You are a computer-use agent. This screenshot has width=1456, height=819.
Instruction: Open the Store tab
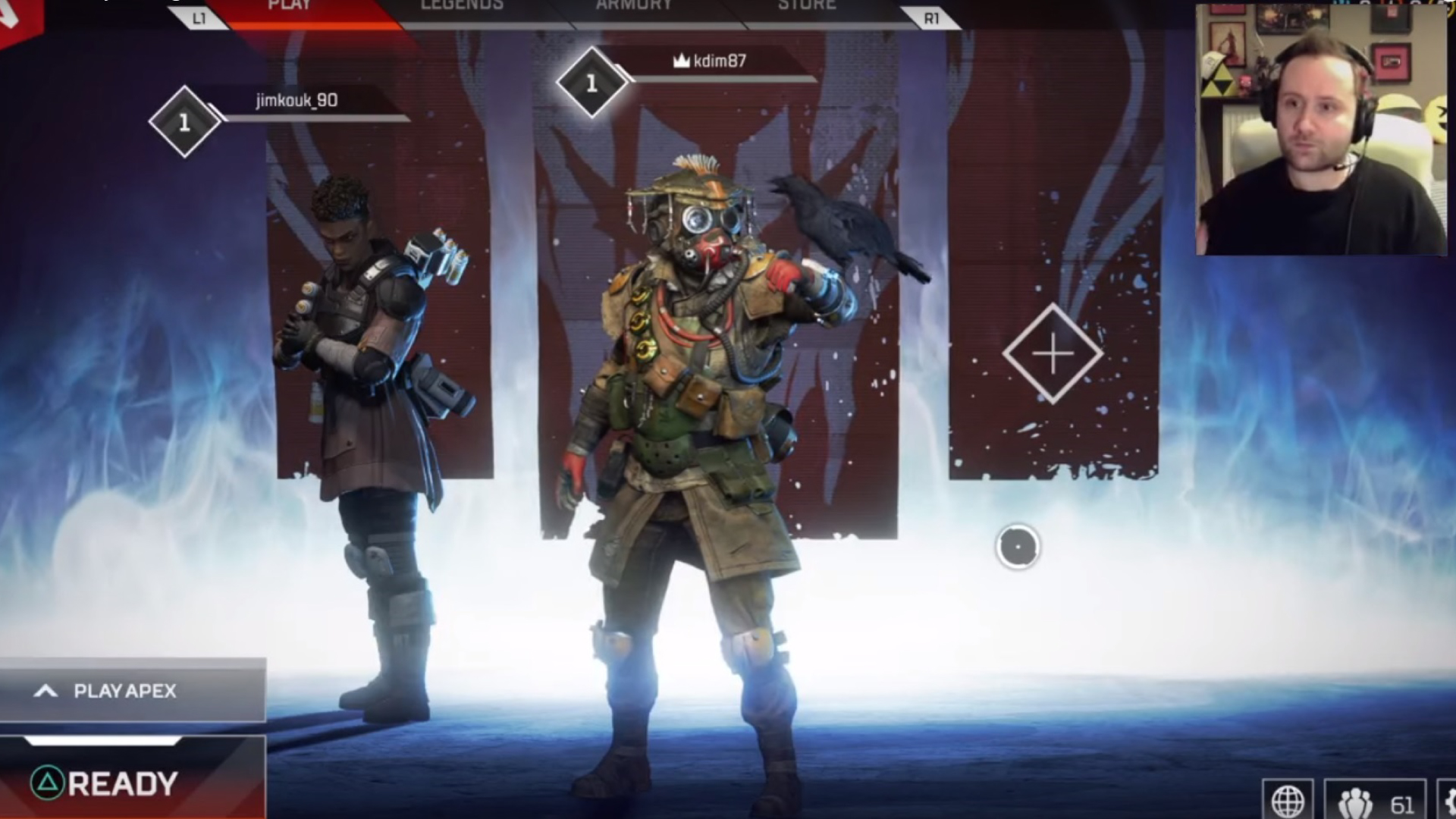click(x=807, y=8)
